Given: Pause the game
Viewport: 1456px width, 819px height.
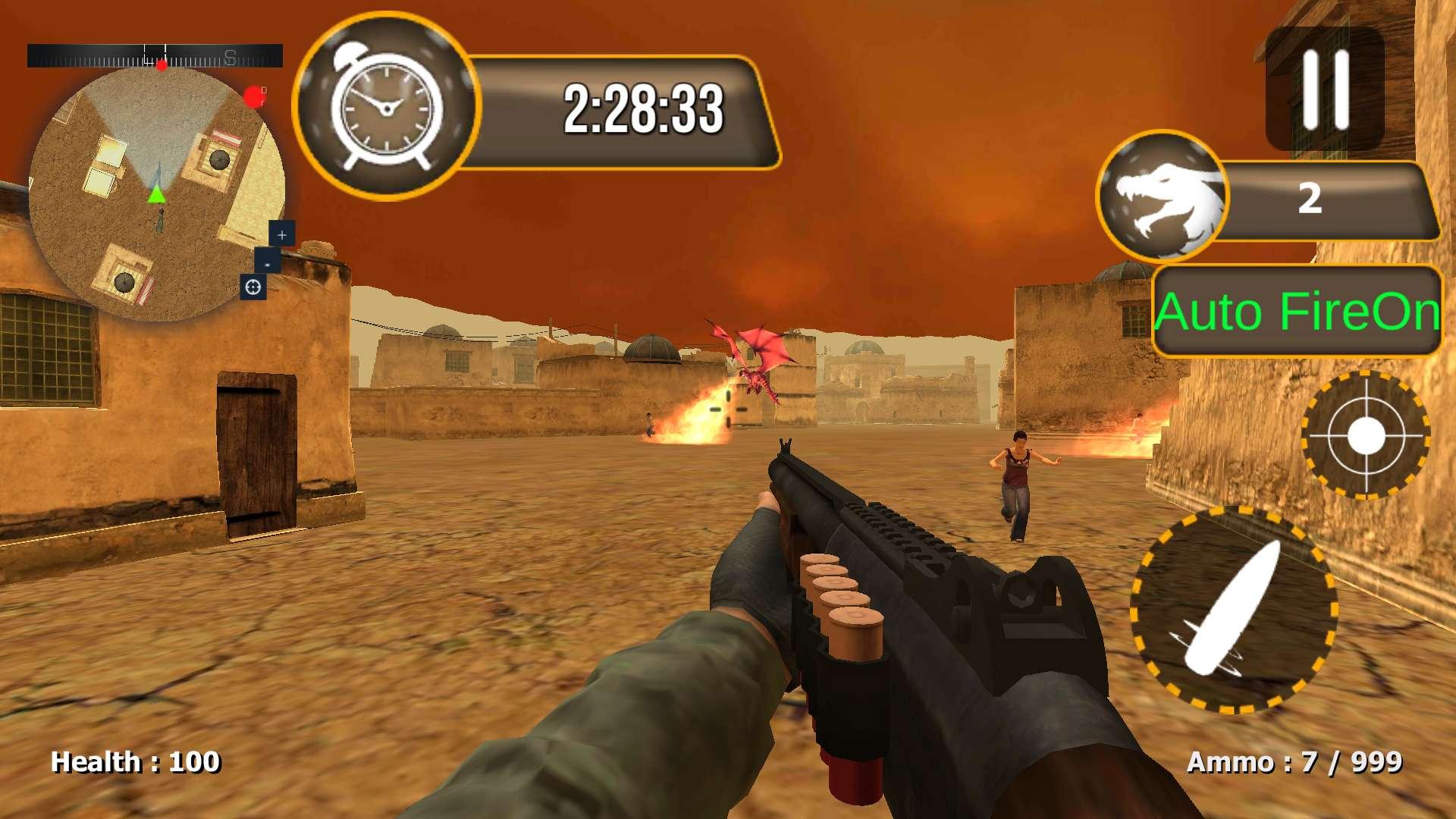Looking at the screenshot, I should [1325, 89].
